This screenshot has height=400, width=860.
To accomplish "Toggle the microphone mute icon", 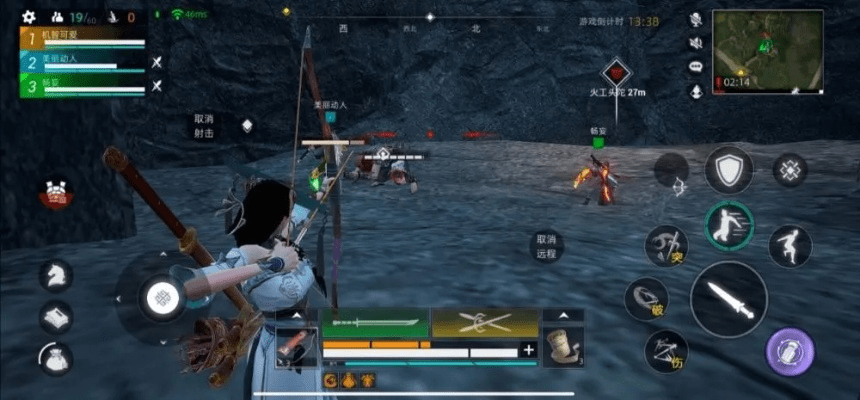I will pyautogui.click(x=696, y=20).
